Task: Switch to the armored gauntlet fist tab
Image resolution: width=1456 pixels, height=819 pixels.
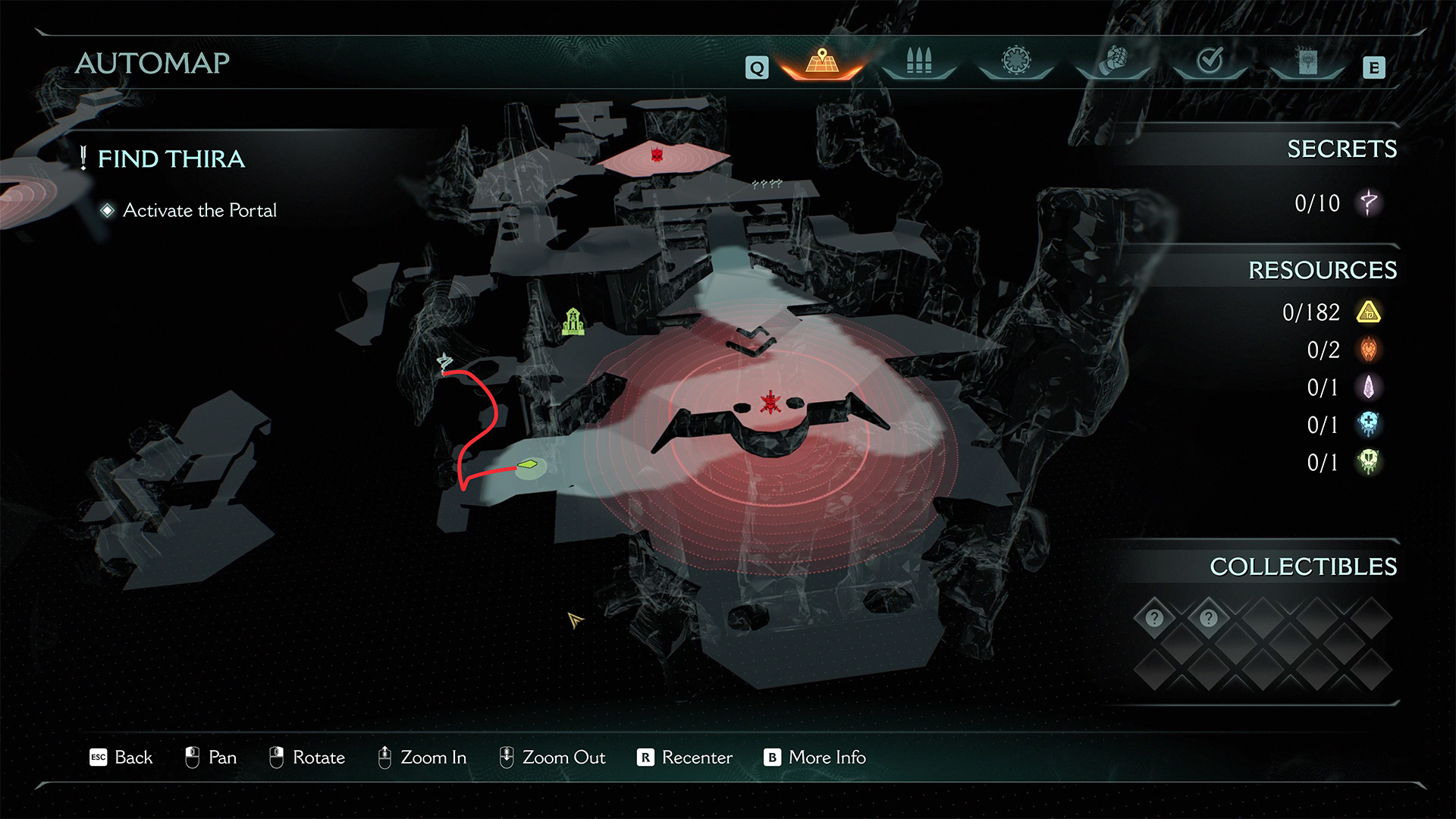Action: point(1112,61)
